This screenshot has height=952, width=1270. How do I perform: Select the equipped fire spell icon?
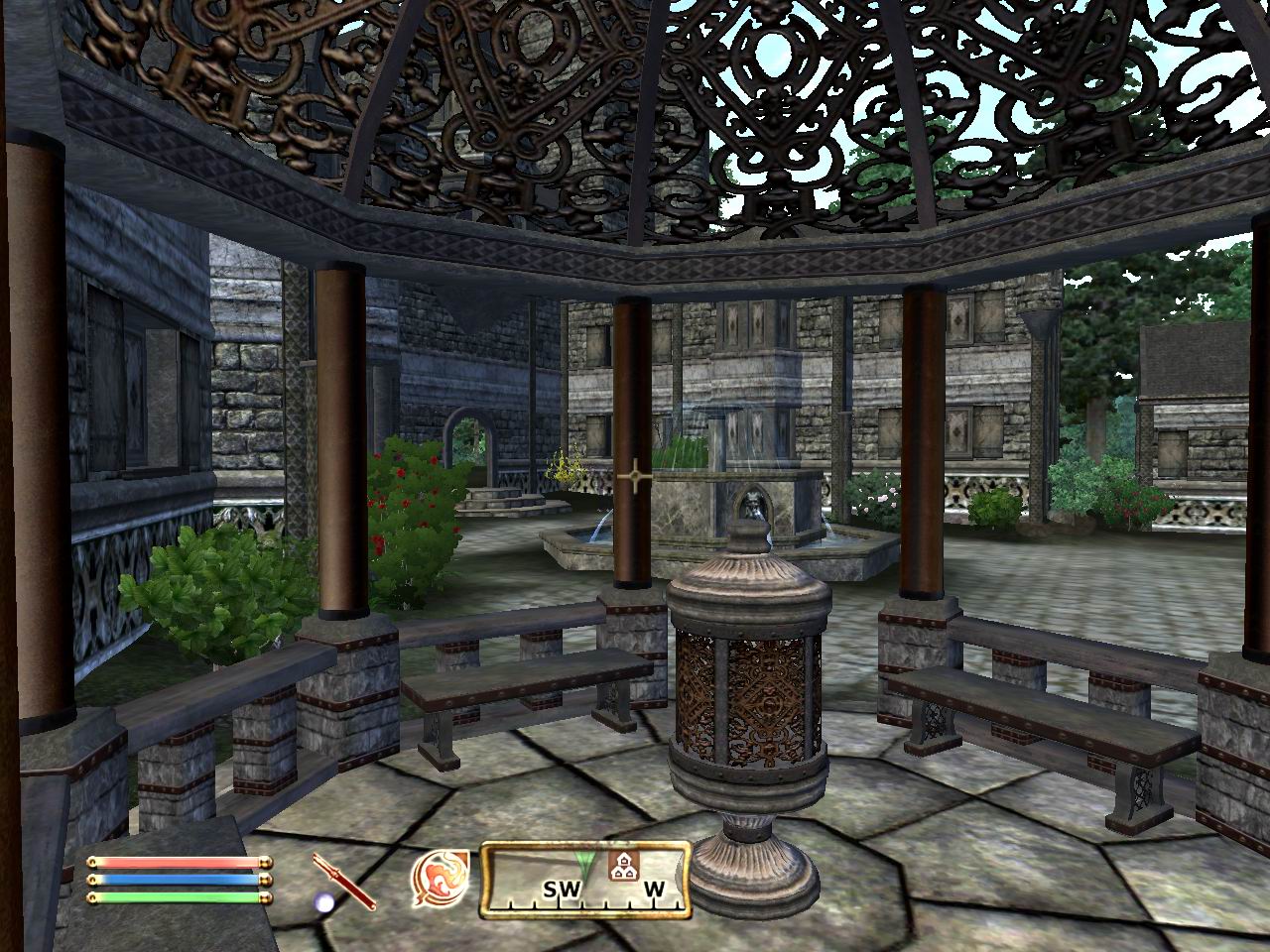[441, 878]
